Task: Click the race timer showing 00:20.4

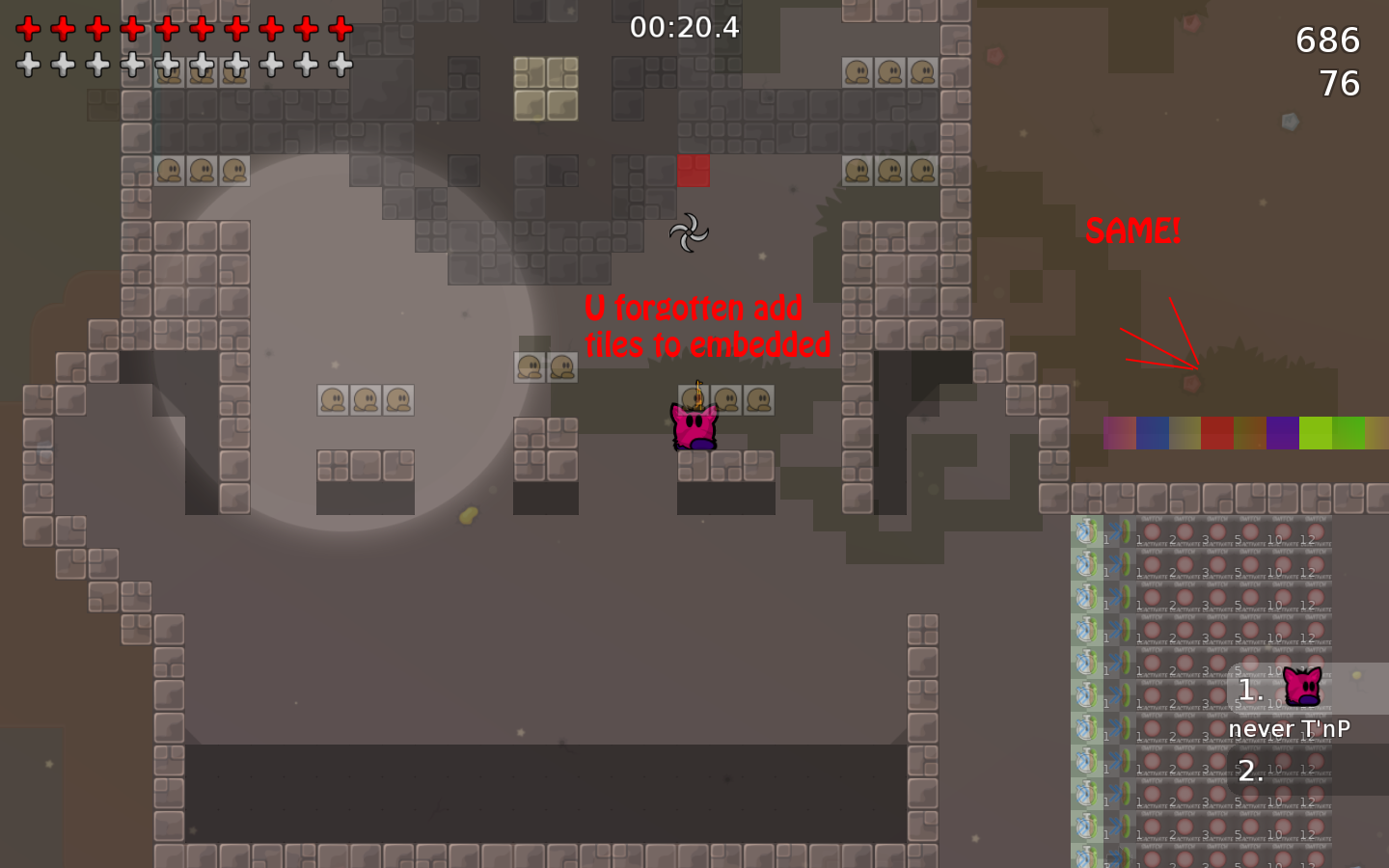Action: point(683,28)
